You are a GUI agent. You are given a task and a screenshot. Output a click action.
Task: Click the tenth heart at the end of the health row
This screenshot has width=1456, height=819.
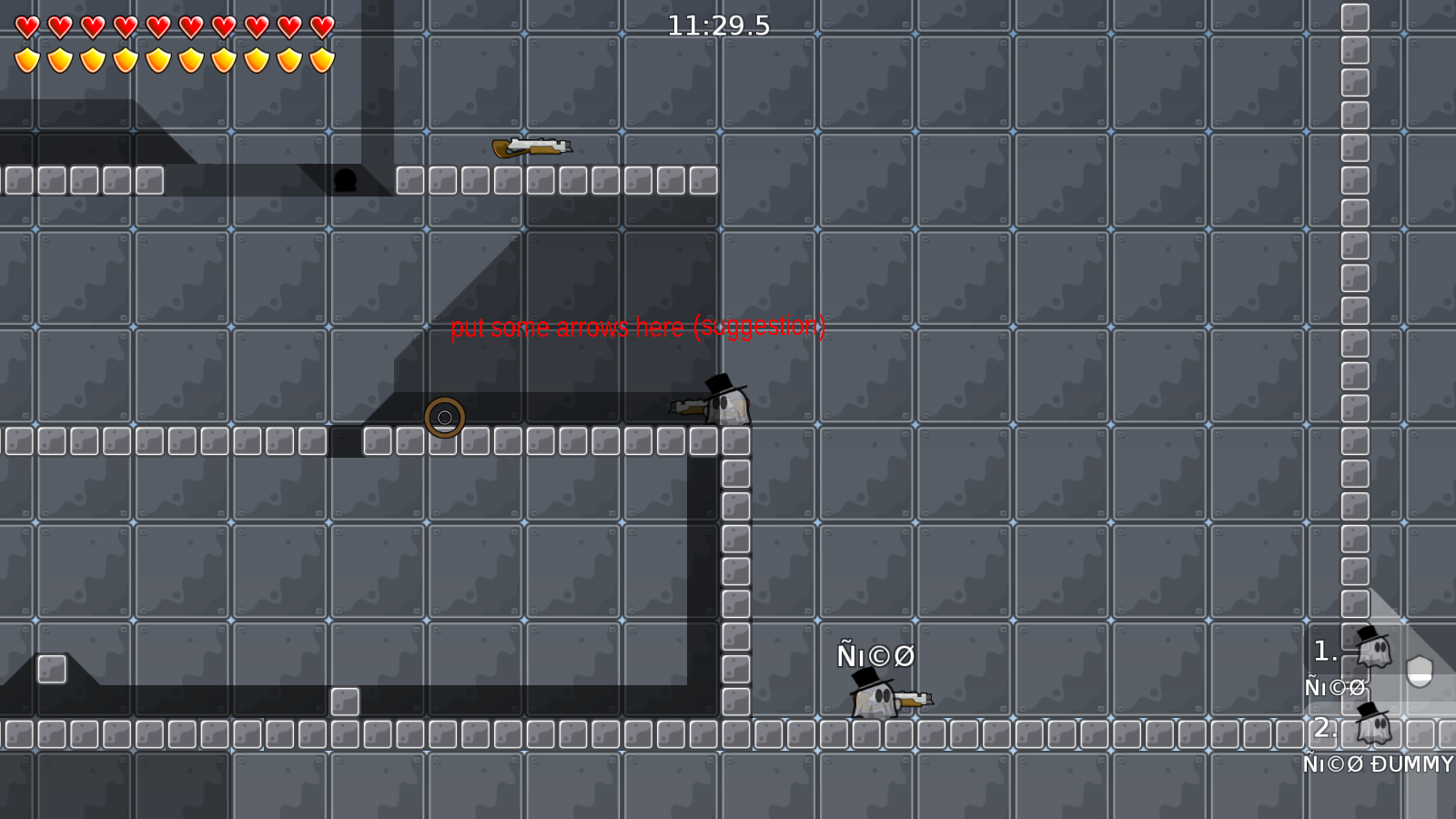pos(321,25)
